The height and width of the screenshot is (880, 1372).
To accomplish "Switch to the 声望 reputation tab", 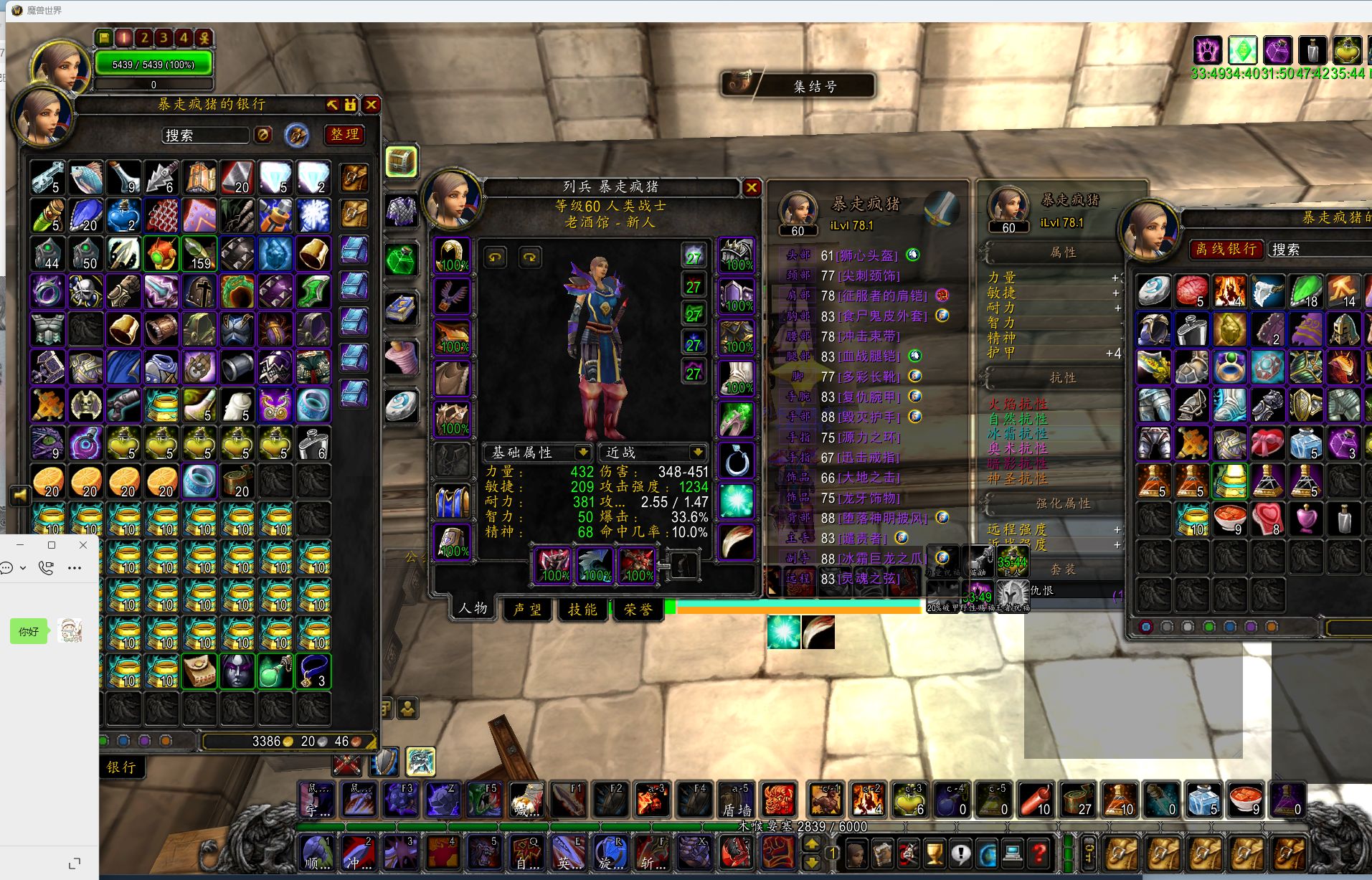I will click(527, 609).
